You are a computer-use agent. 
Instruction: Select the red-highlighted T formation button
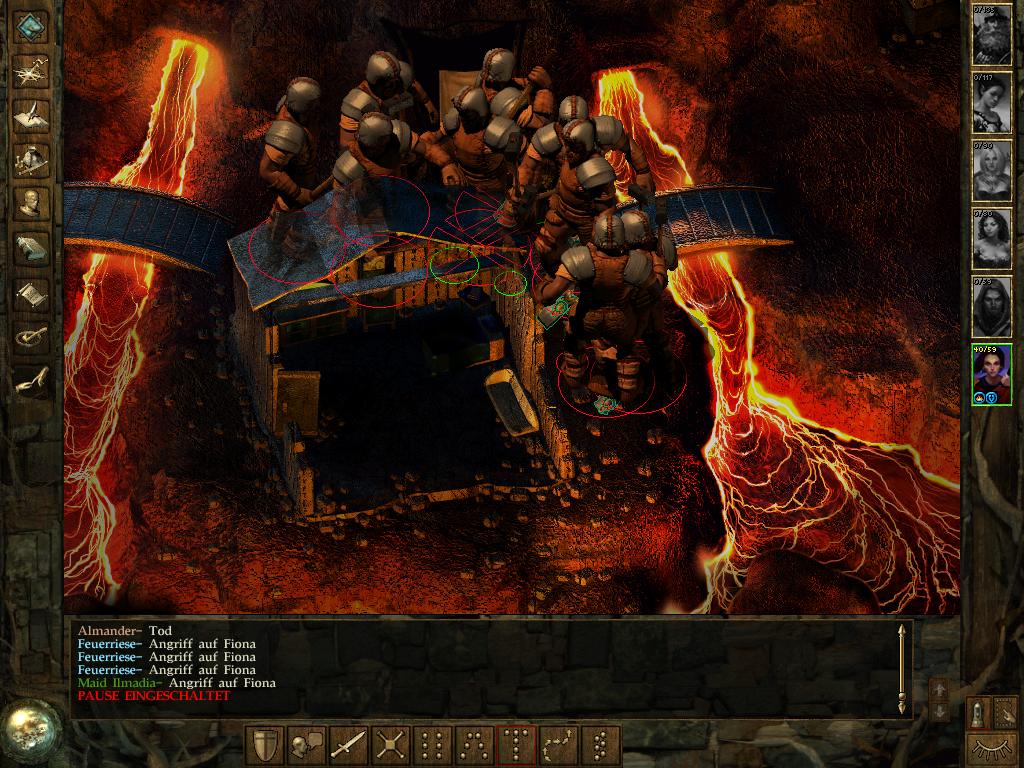point(516,746)
